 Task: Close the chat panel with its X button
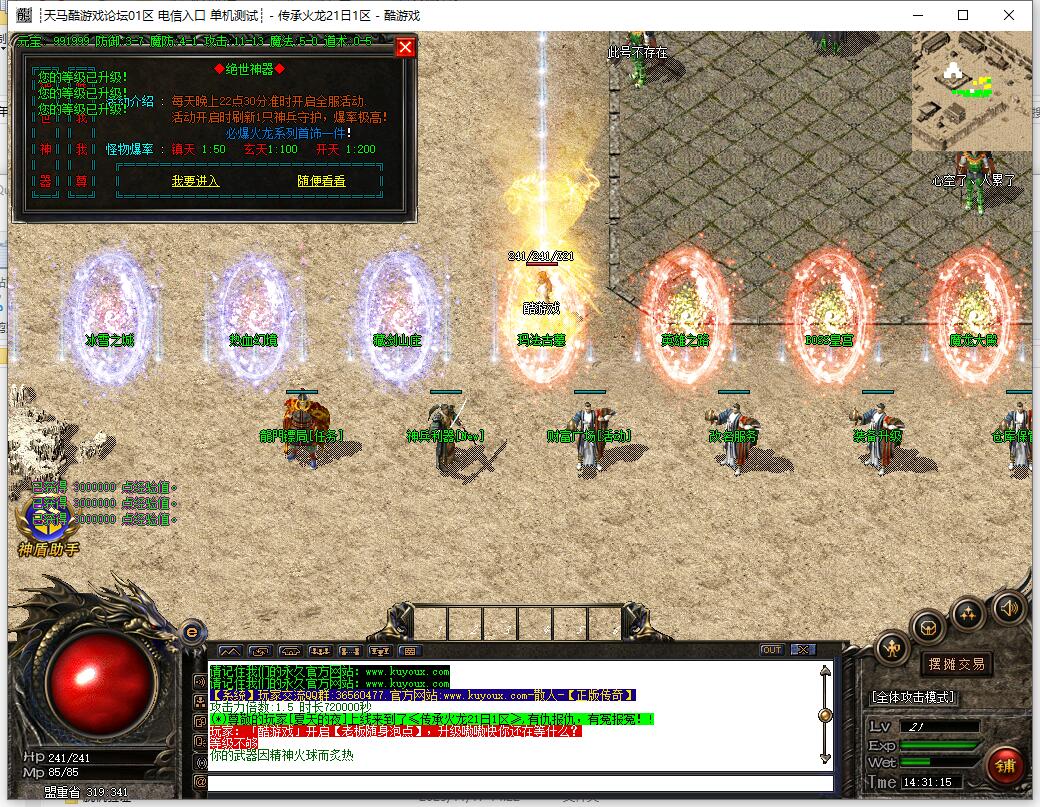coord(802,650)
